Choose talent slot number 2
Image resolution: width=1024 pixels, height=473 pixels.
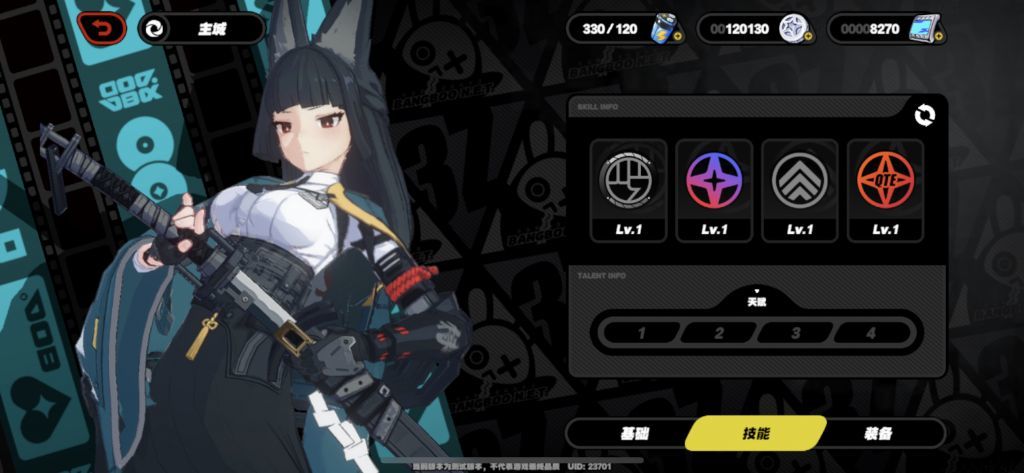click(719, 332)
